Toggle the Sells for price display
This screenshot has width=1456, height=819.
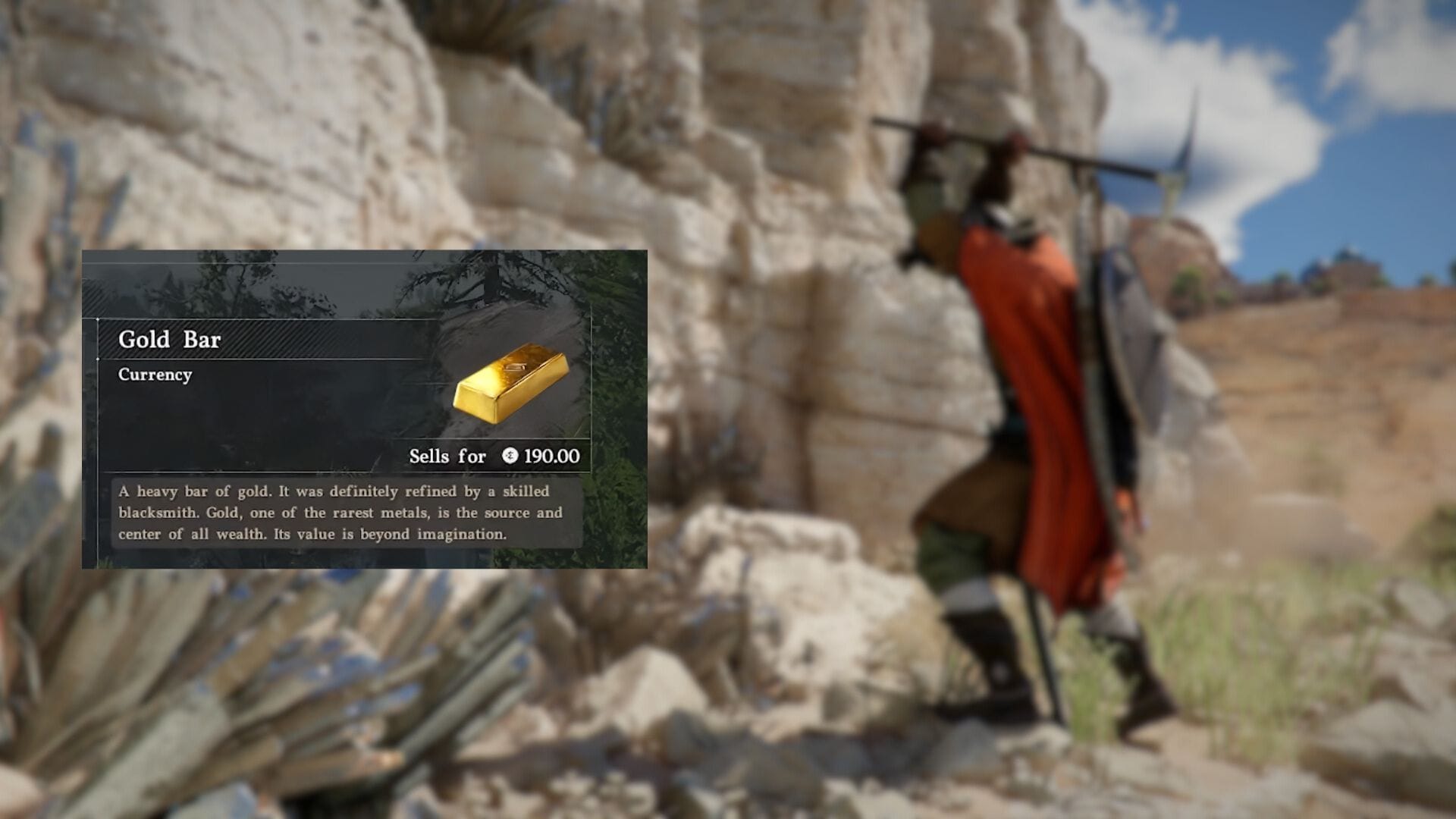(493, 456)
